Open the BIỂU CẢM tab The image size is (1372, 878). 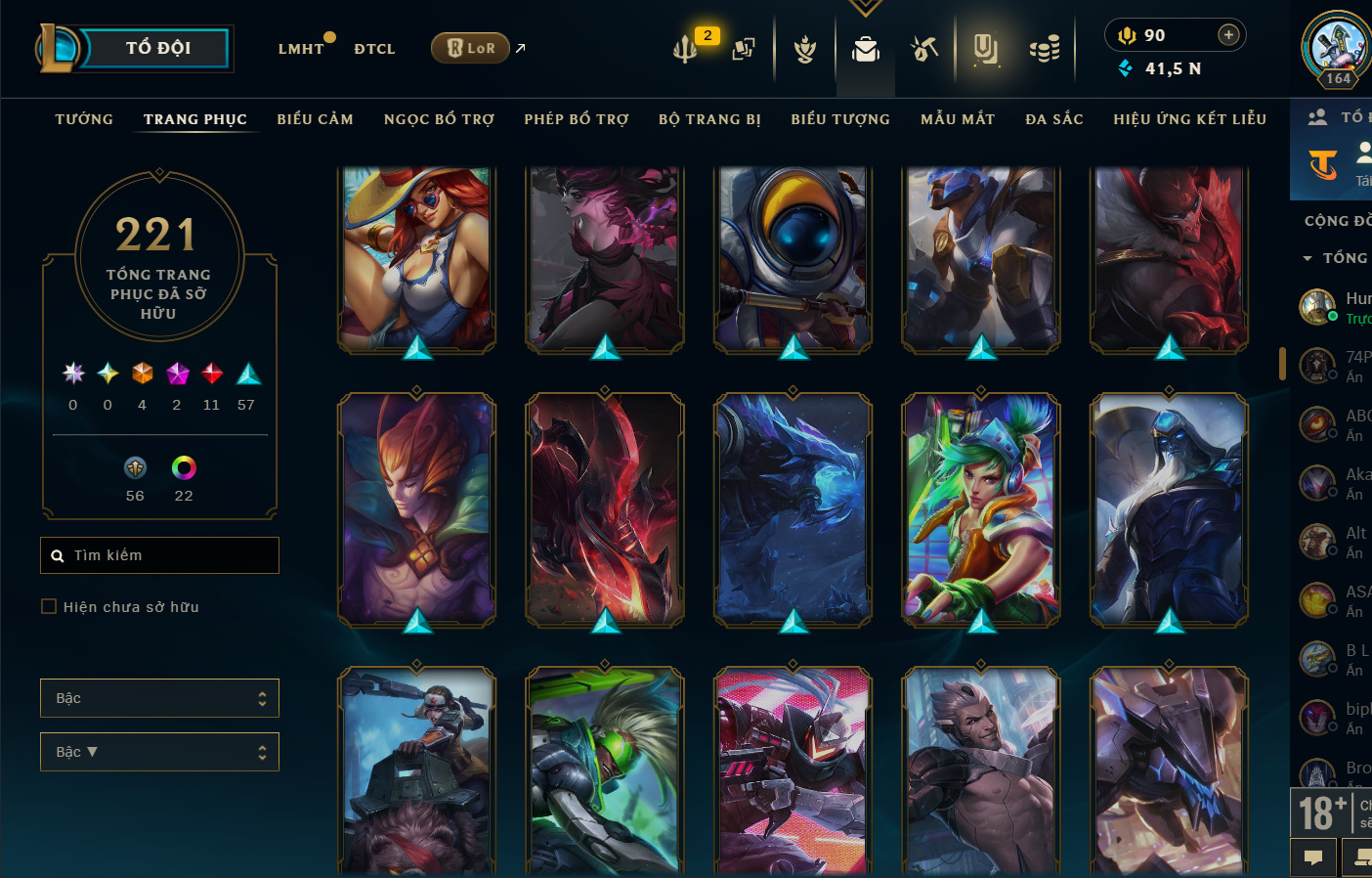(x=315, y=119)
